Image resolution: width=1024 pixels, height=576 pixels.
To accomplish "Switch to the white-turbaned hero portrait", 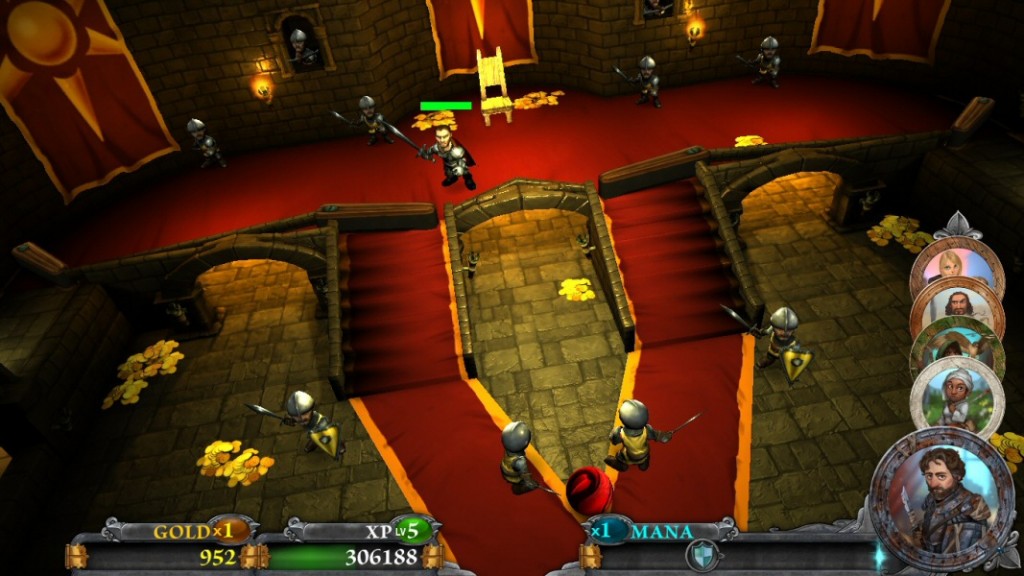I will click(957, 395).
